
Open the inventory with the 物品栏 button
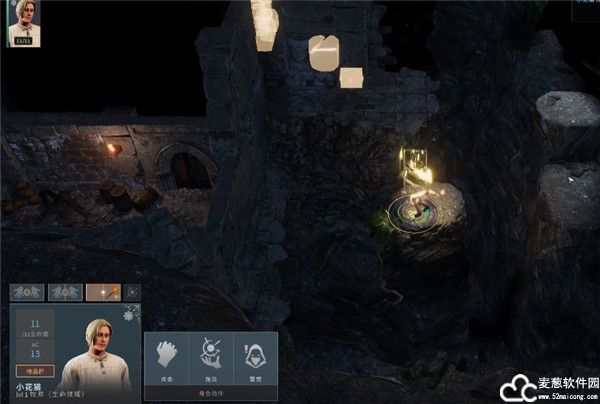coord(34,371)
